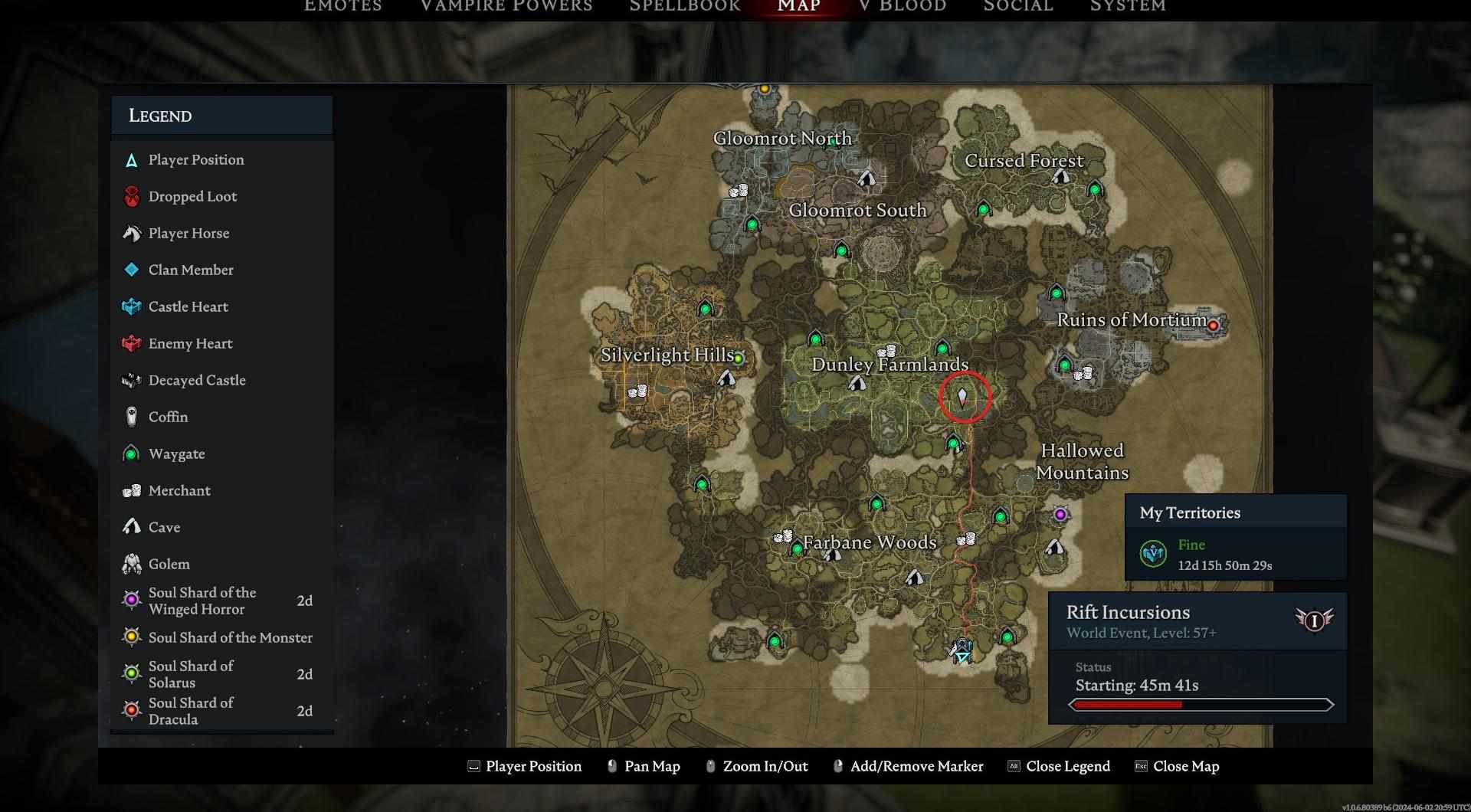
Task: Open the Social tab
Action: tap(1018, 6)
